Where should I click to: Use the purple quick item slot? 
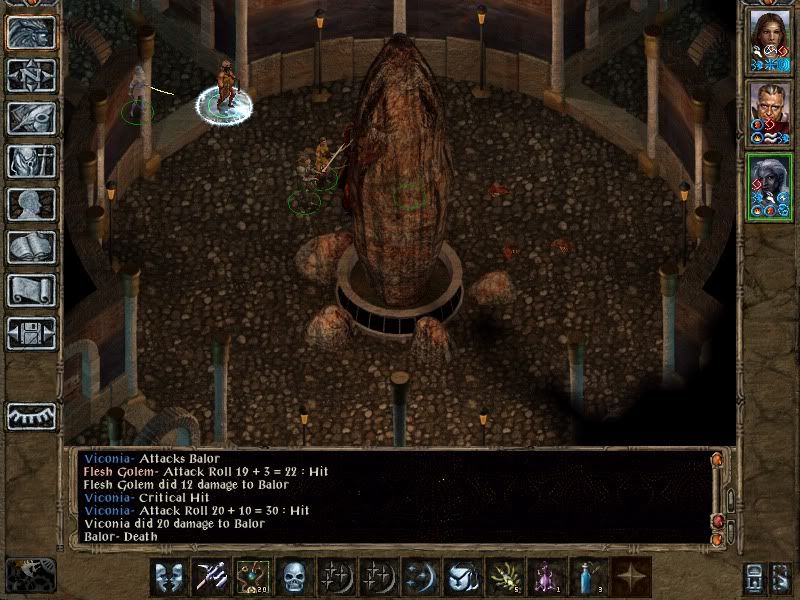546,577
